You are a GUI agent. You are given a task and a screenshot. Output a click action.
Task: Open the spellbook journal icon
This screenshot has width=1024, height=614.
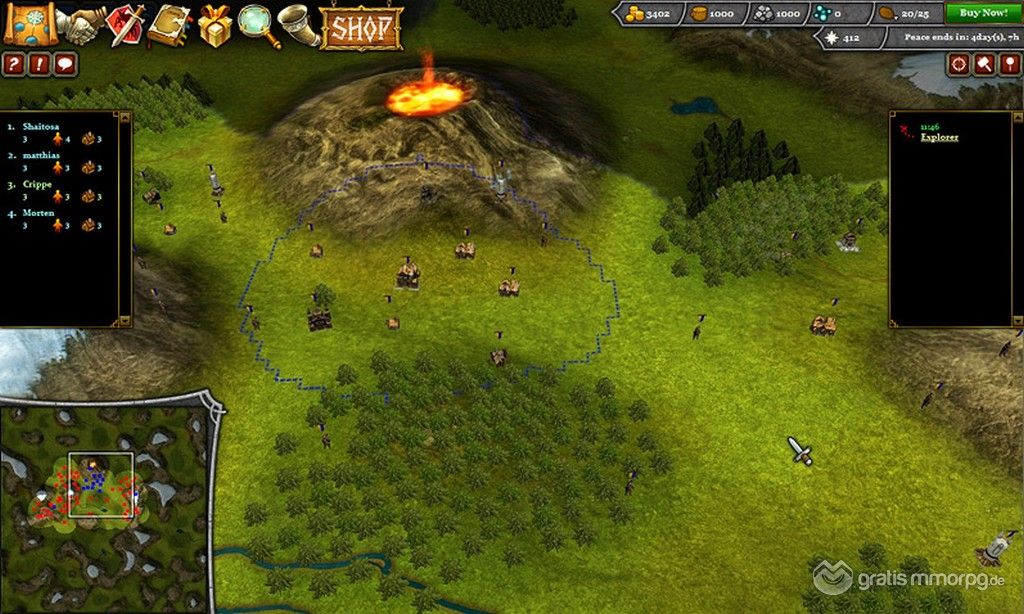[169, 26]
